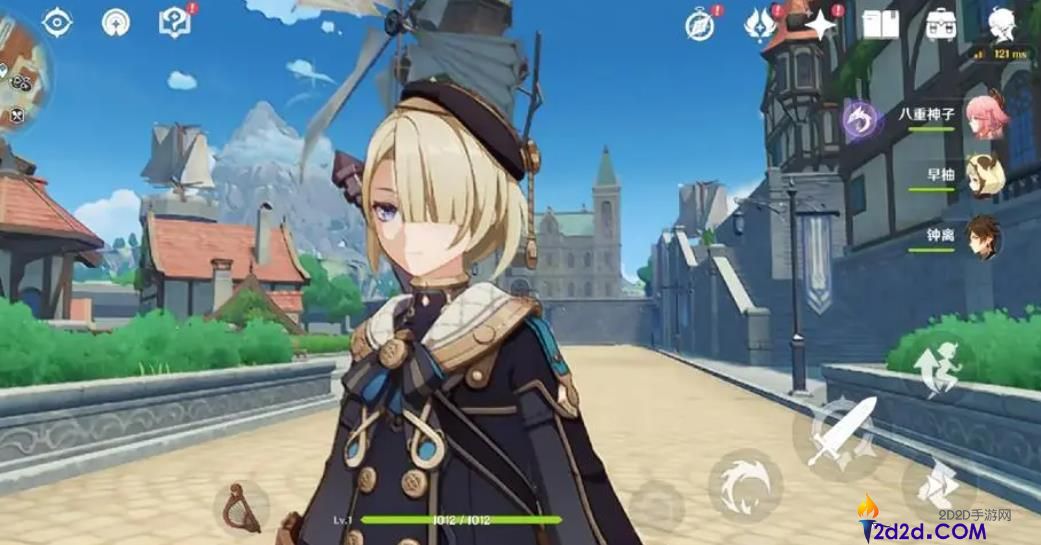Open the winged Wish icon
This screenshot has height=545, width=1041.
coord(760,25)
